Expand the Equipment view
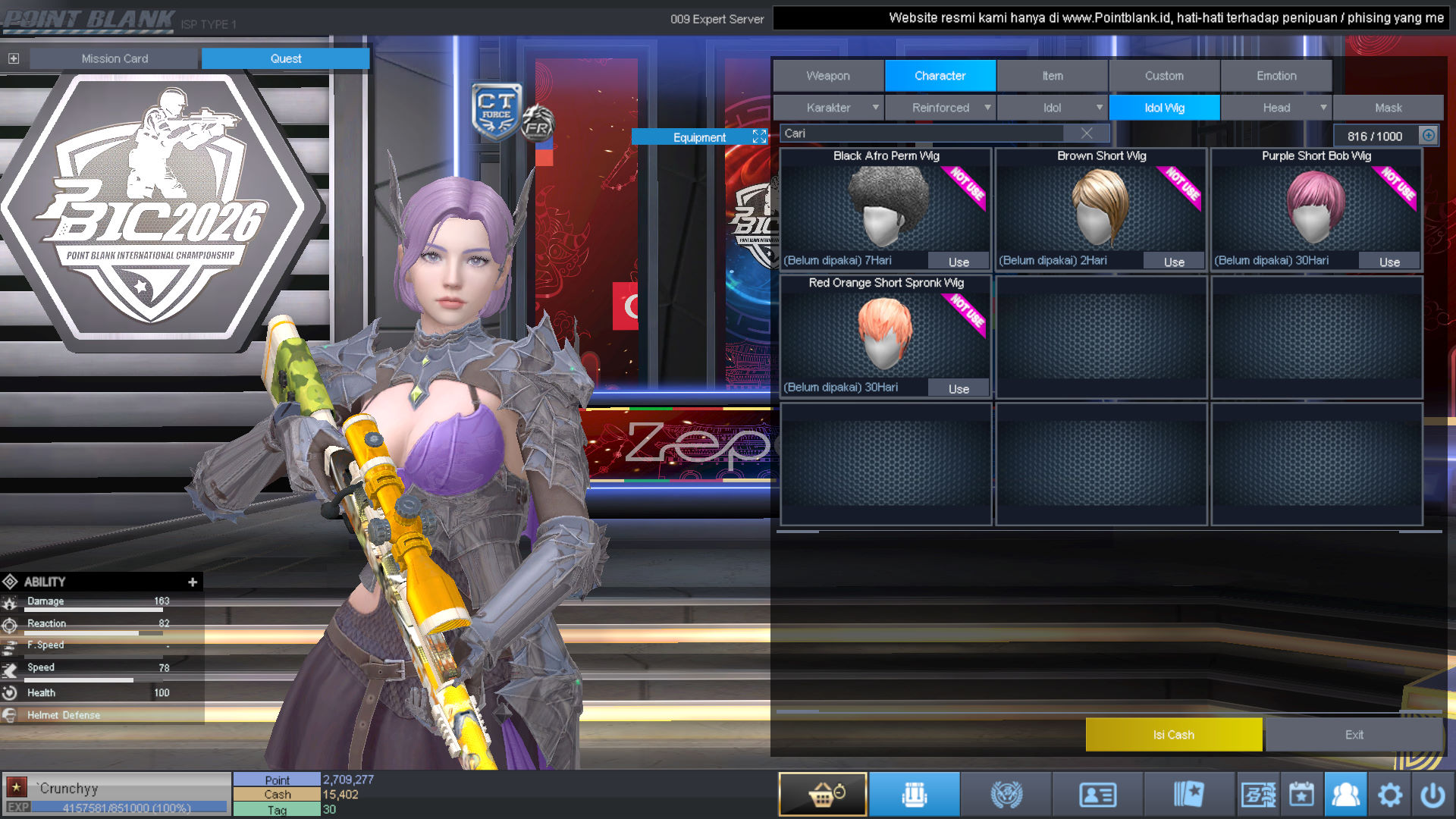Viewport: 1456px width, 819px height. pos(759,136)
